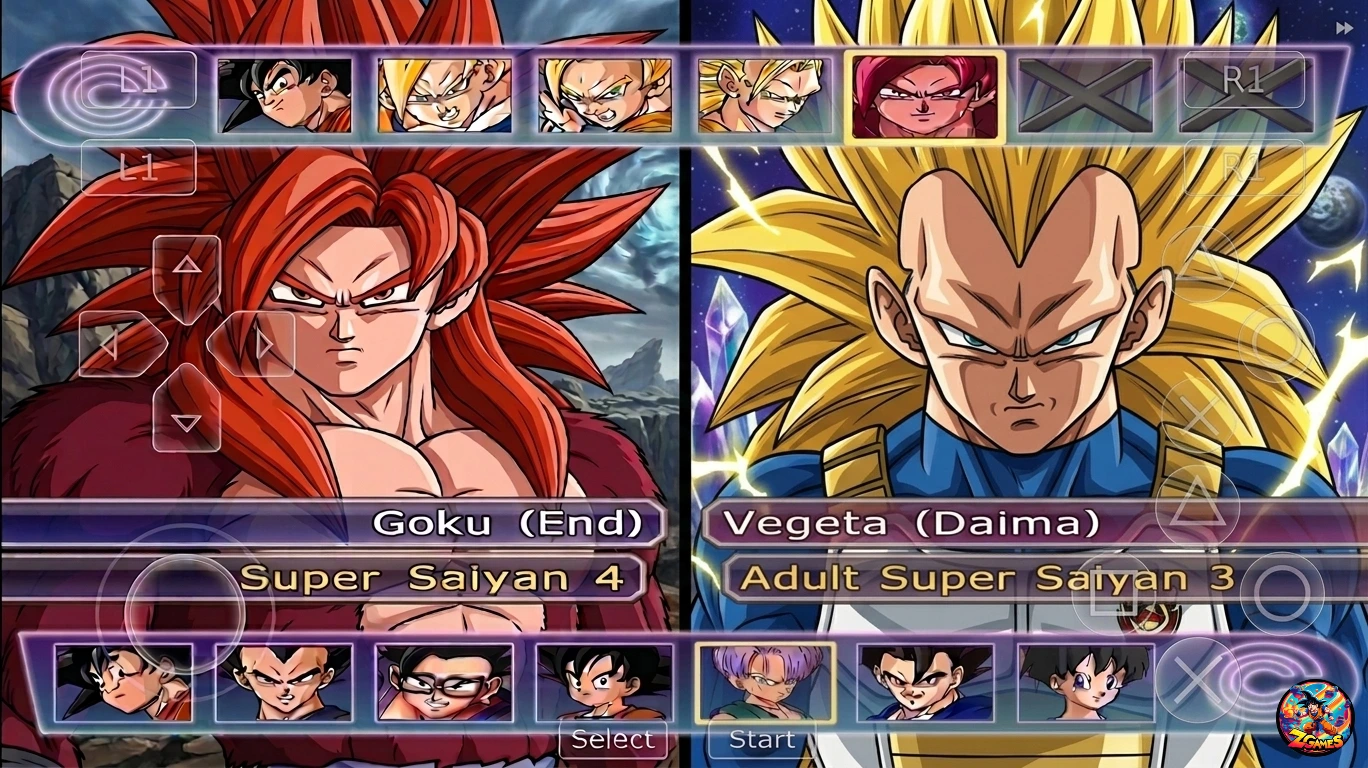Select base form Goku transformation portrait

pyautogui.click(x=283, y=96)
